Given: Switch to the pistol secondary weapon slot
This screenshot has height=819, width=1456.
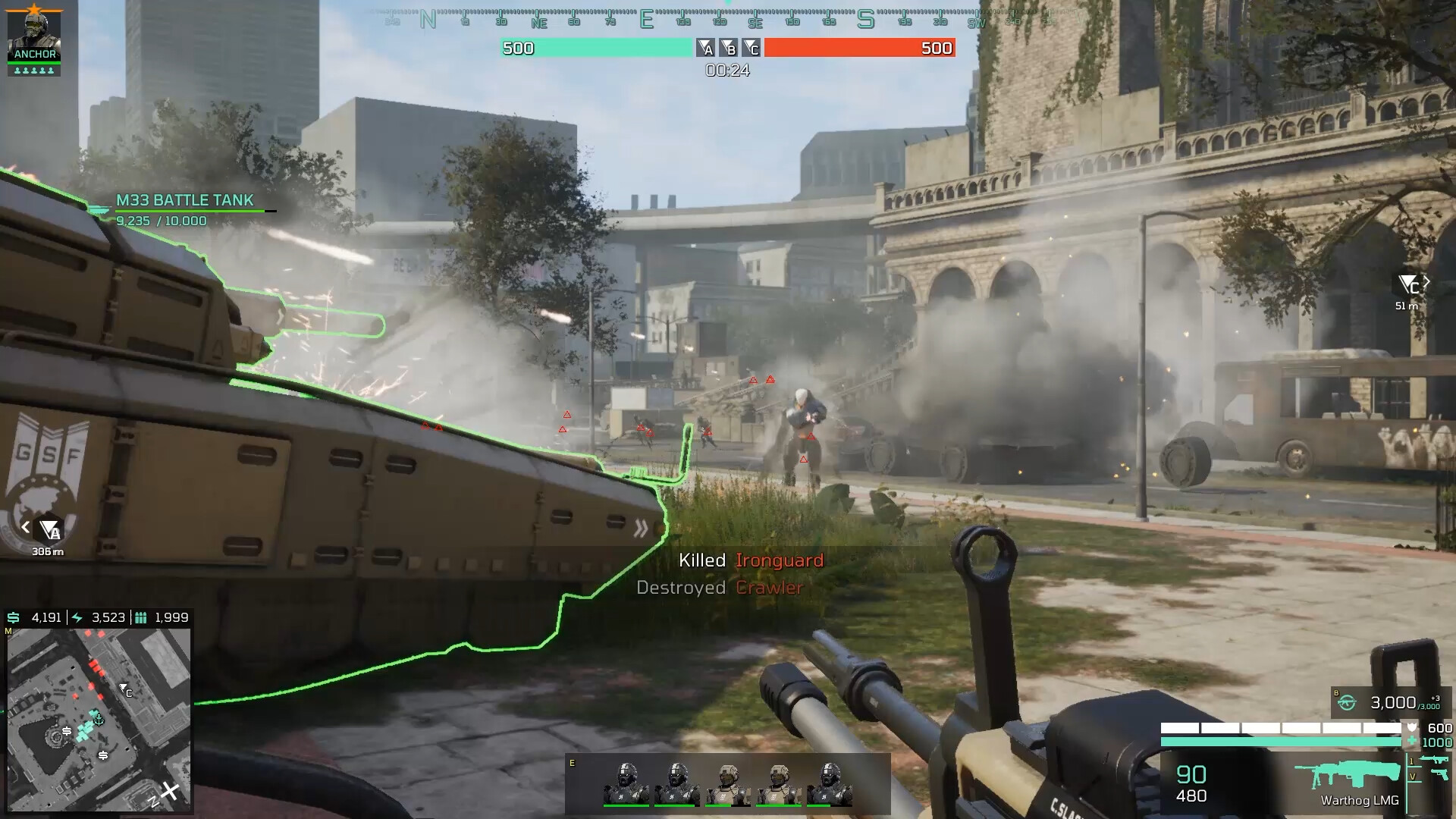Looking at the screenshot, I should [1441, 776].
